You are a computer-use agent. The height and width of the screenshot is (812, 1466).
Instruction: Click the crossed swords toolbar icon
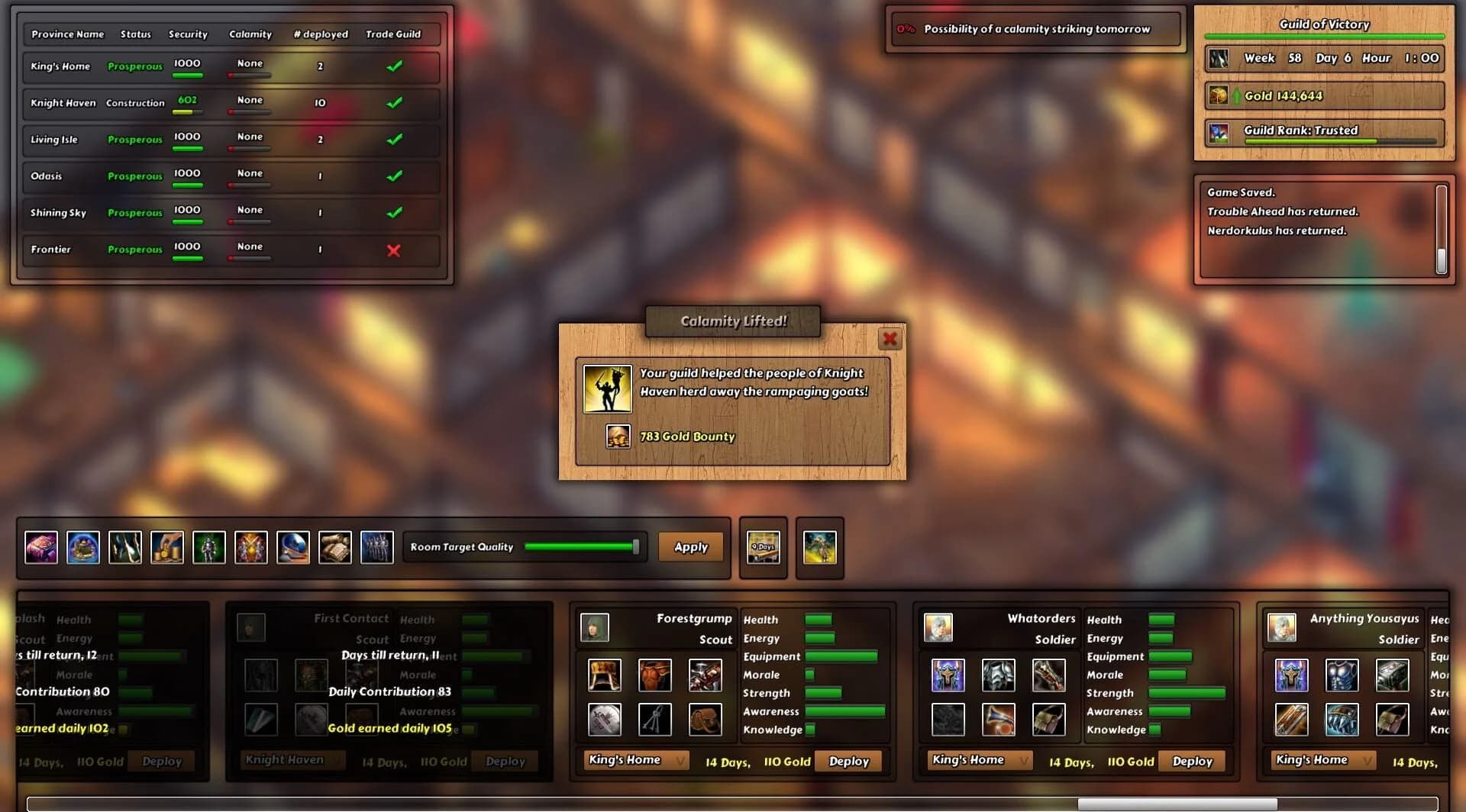251,546
